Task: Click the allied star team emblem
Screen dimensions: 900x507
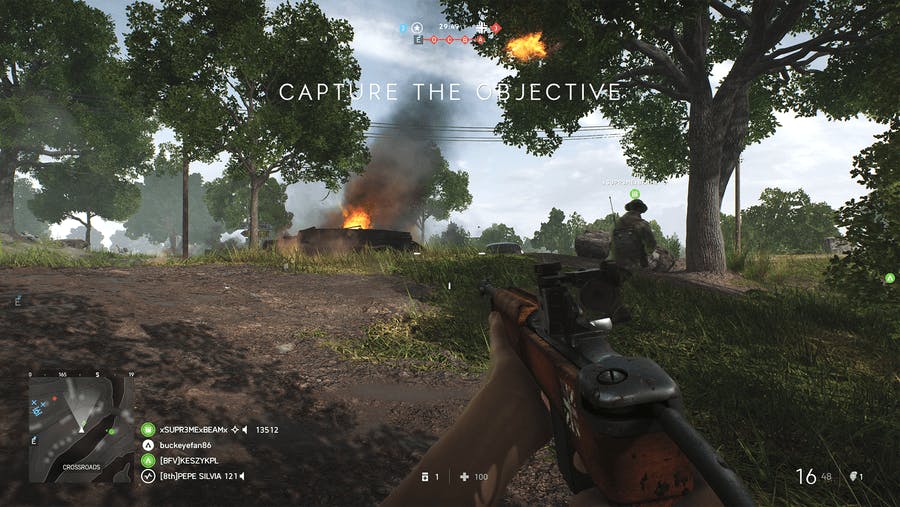Action: tap(417, 27)
